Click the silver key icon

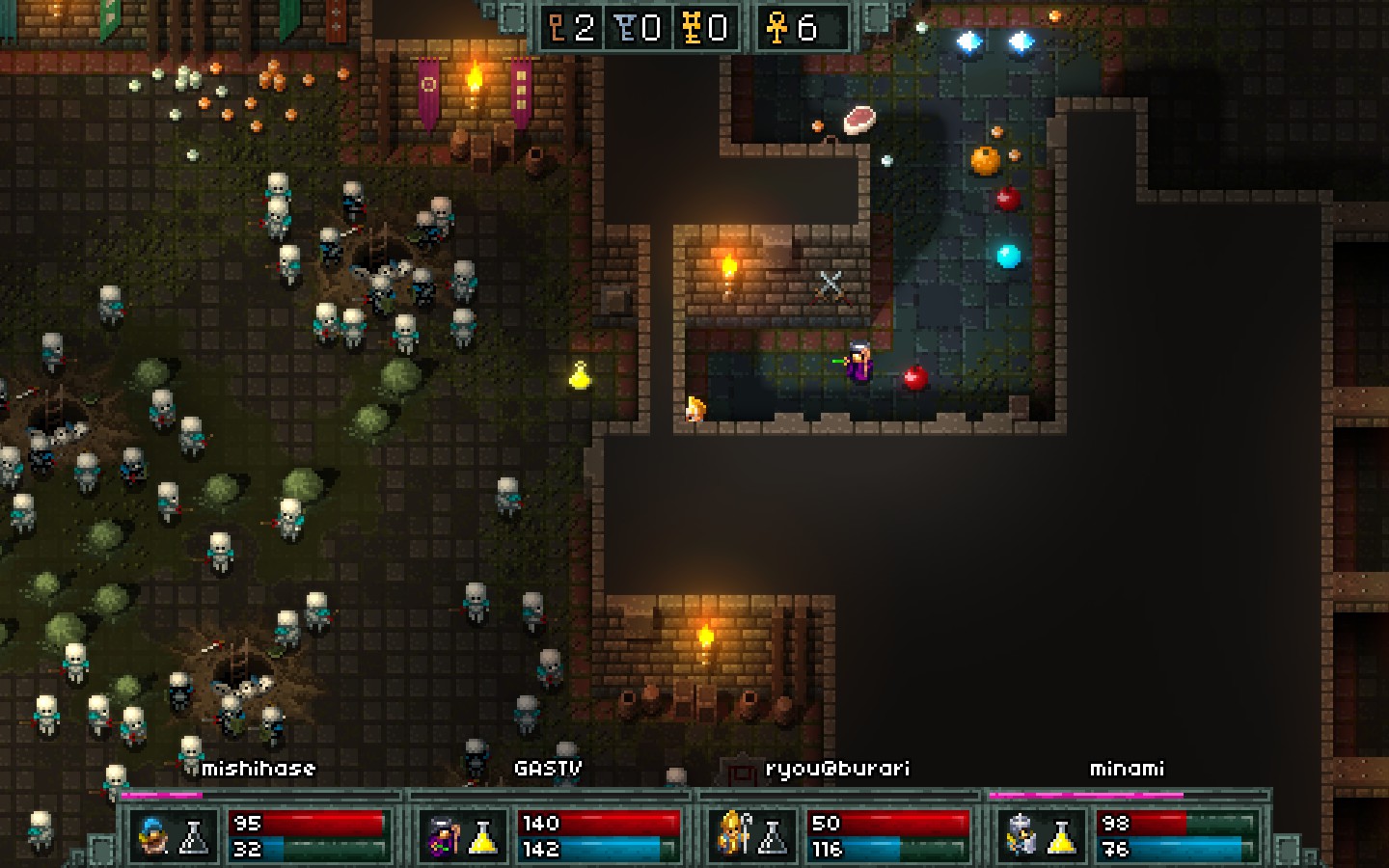[625, 28]
